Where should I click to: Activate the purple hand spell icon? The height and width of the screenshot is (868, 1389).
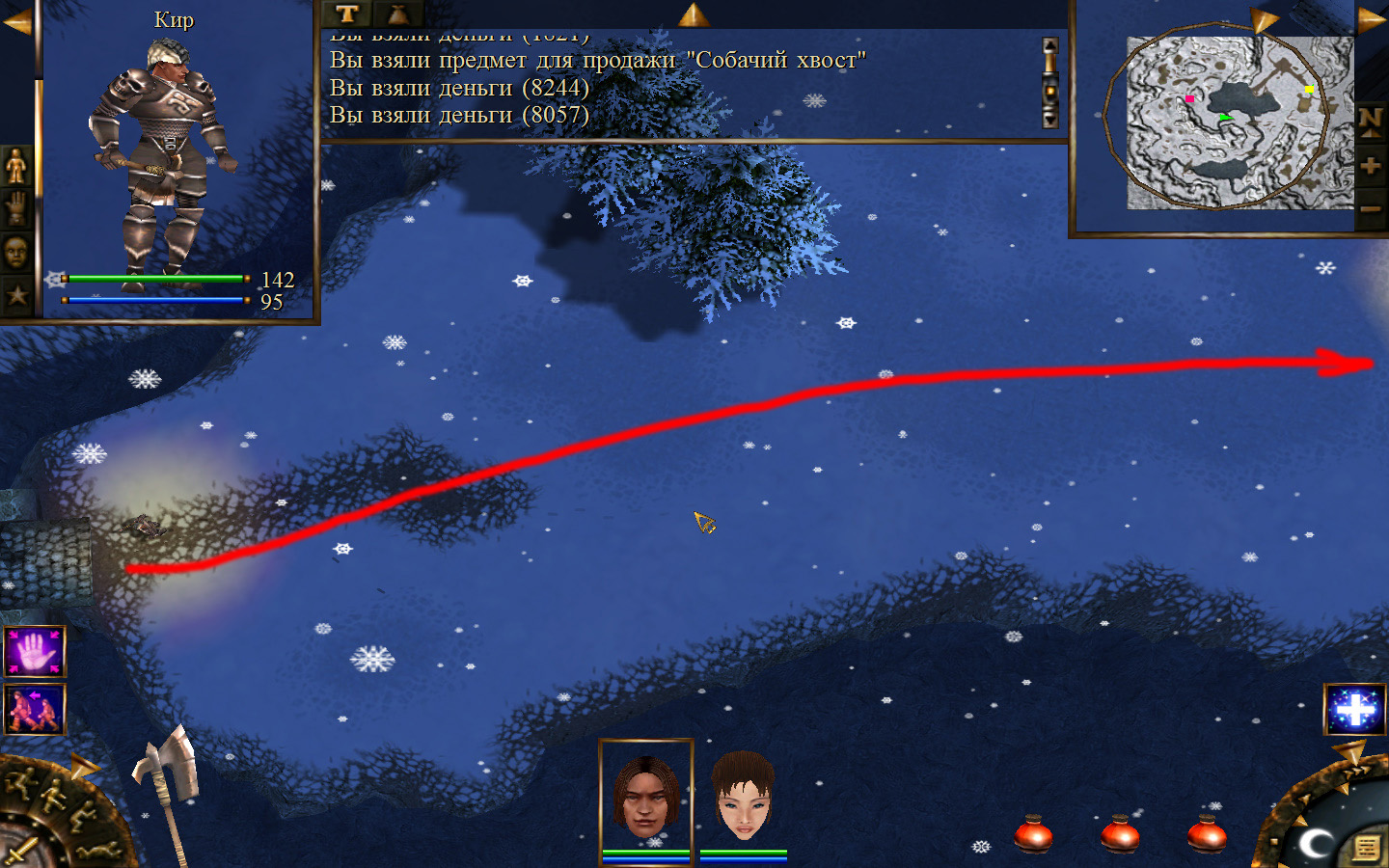(35, 652)
